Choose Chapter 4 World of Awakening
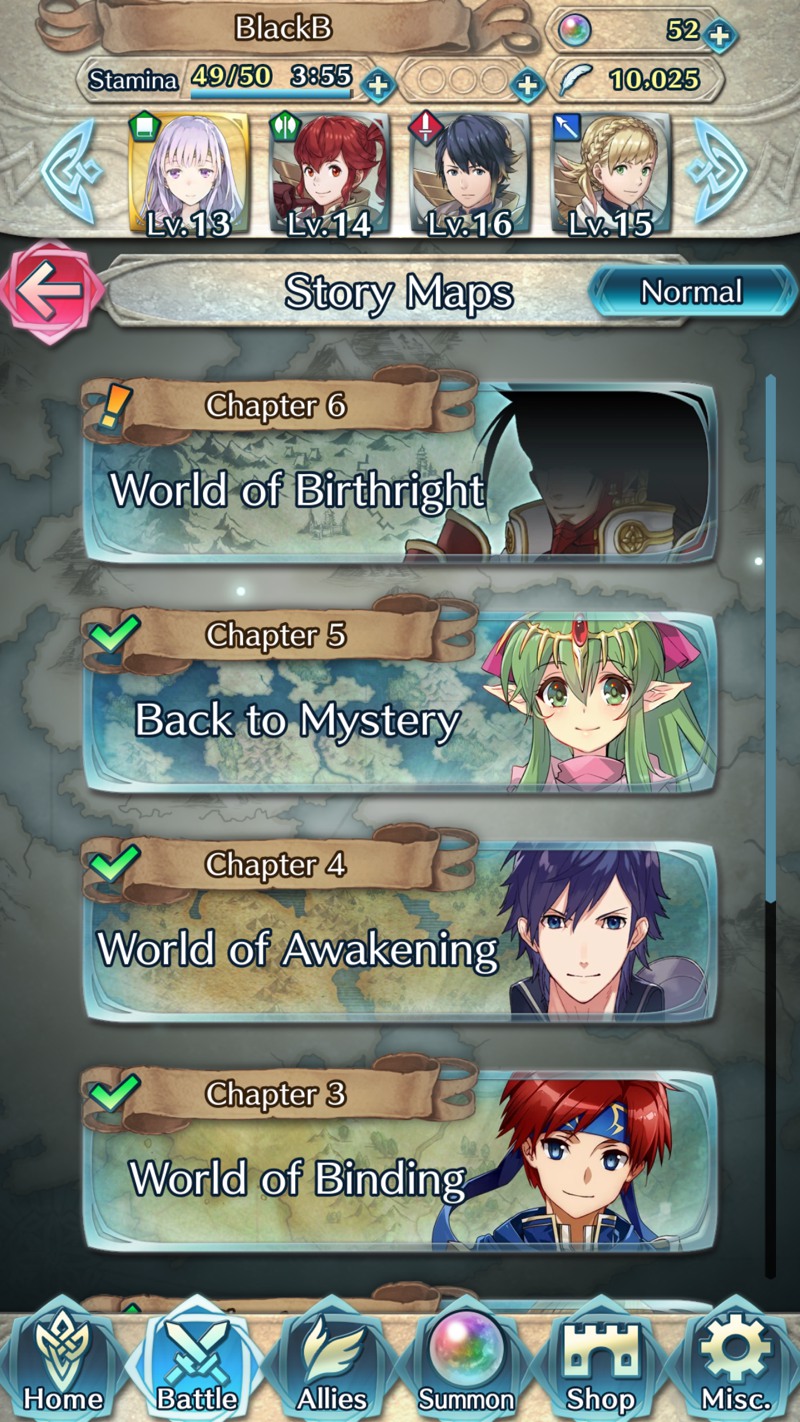This screenshot has width=800, height=1422. point(400,932)
